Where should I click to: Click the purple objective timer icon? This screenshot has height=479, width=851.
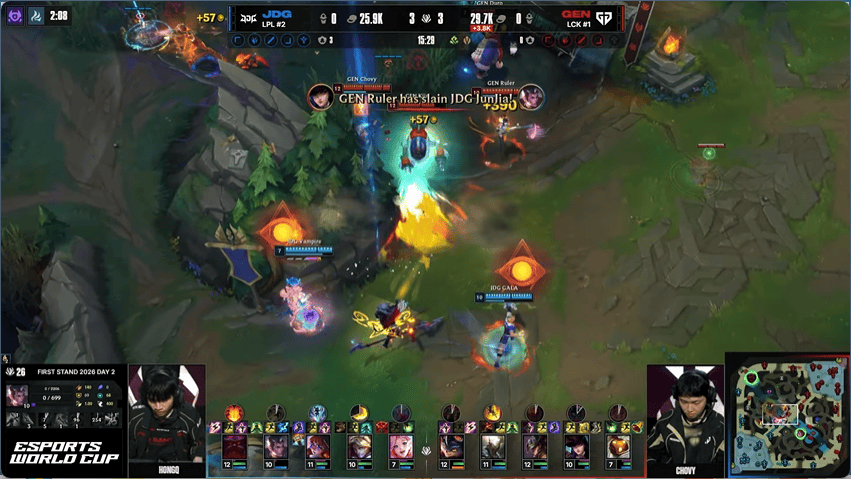pyautogui.click(x=15, y=16)
